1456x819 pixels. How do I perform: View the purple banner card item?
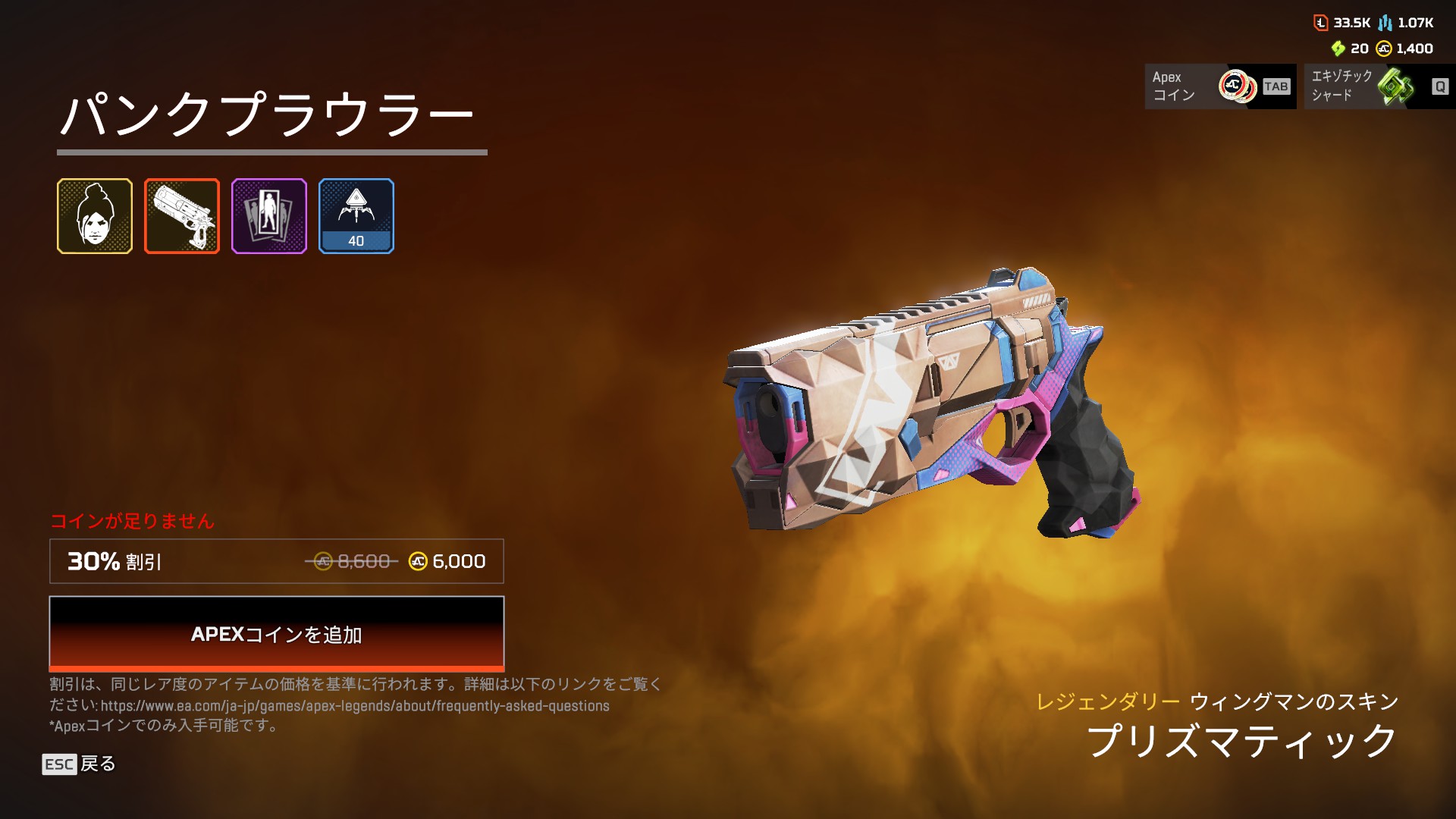(269, 216)
